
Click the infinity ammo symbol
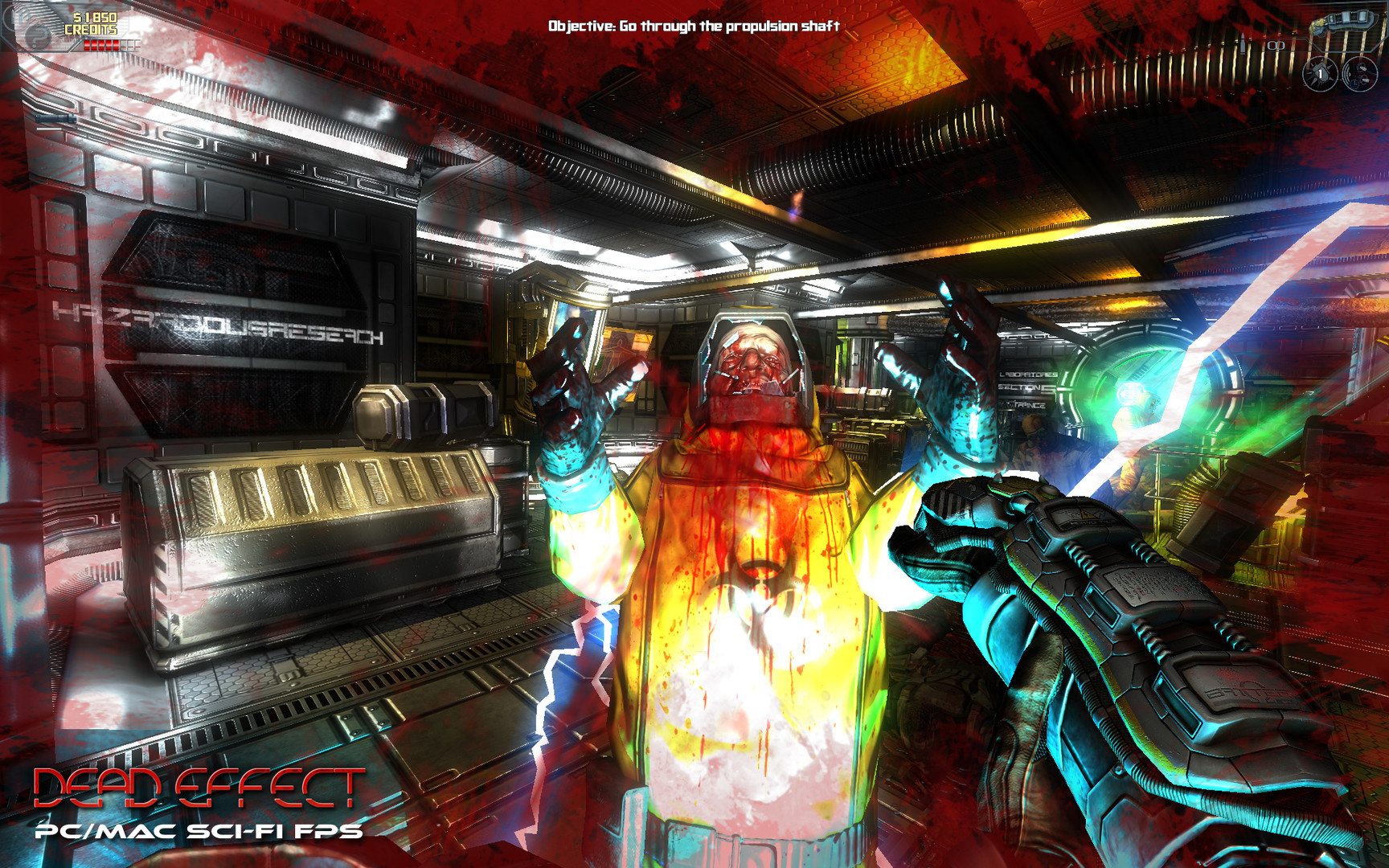(1276, 45)
